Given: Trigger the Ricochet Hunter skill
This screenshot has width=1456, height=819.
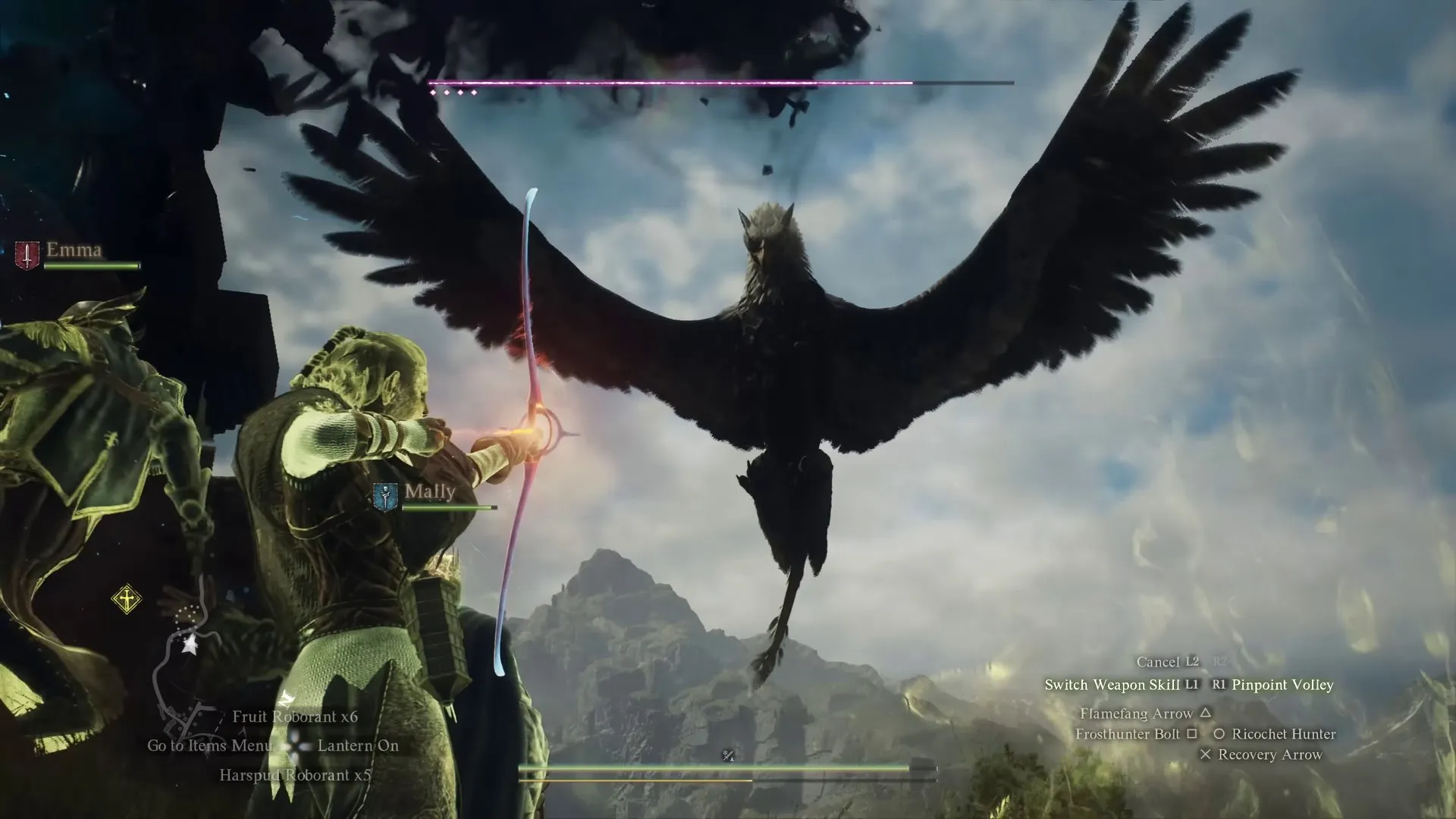Looking at the screenshot, I should [x=1283, y=734].
